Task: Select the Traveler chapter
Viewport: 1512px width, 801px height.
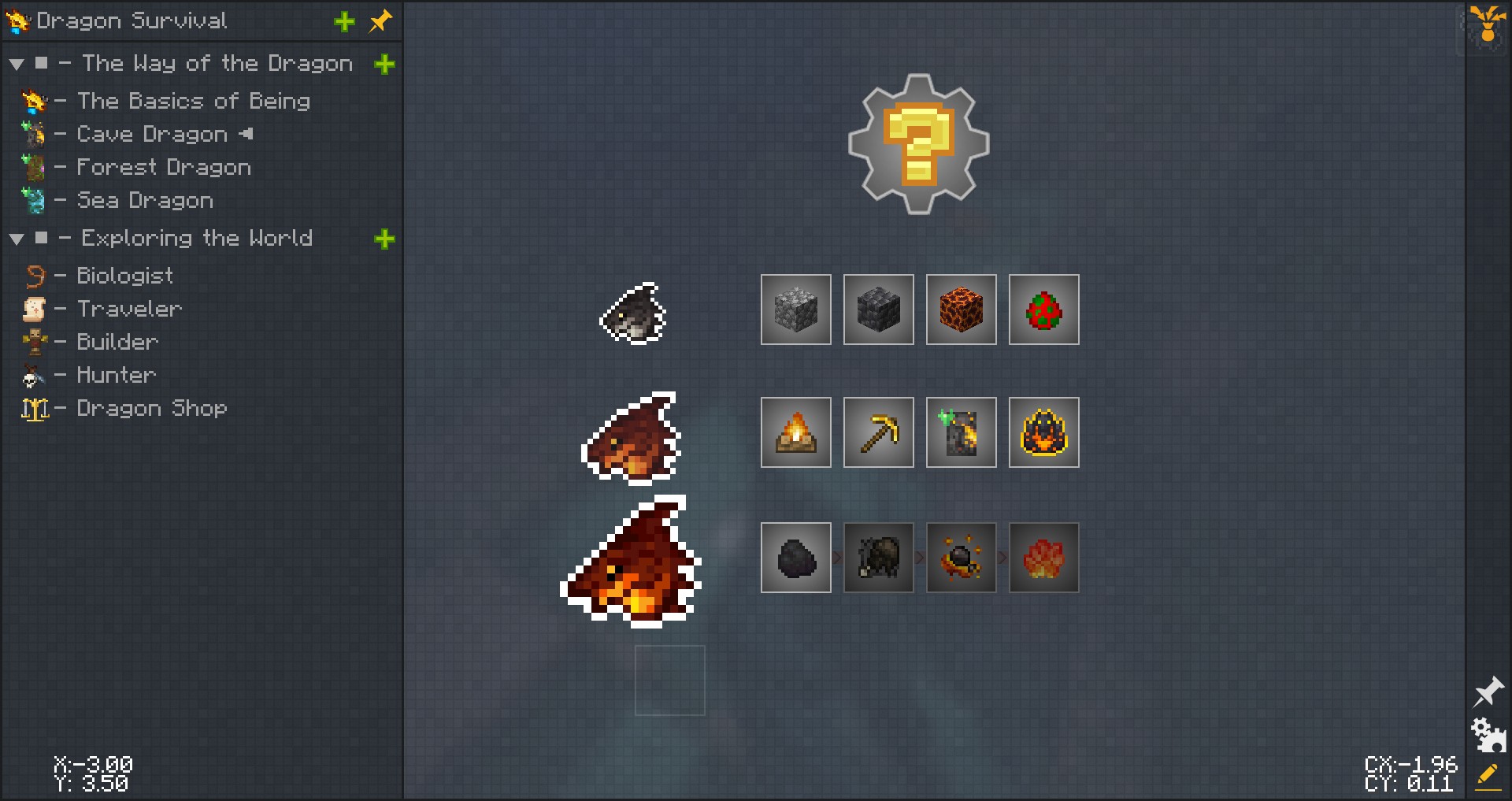Action: (x=129, y=309)
